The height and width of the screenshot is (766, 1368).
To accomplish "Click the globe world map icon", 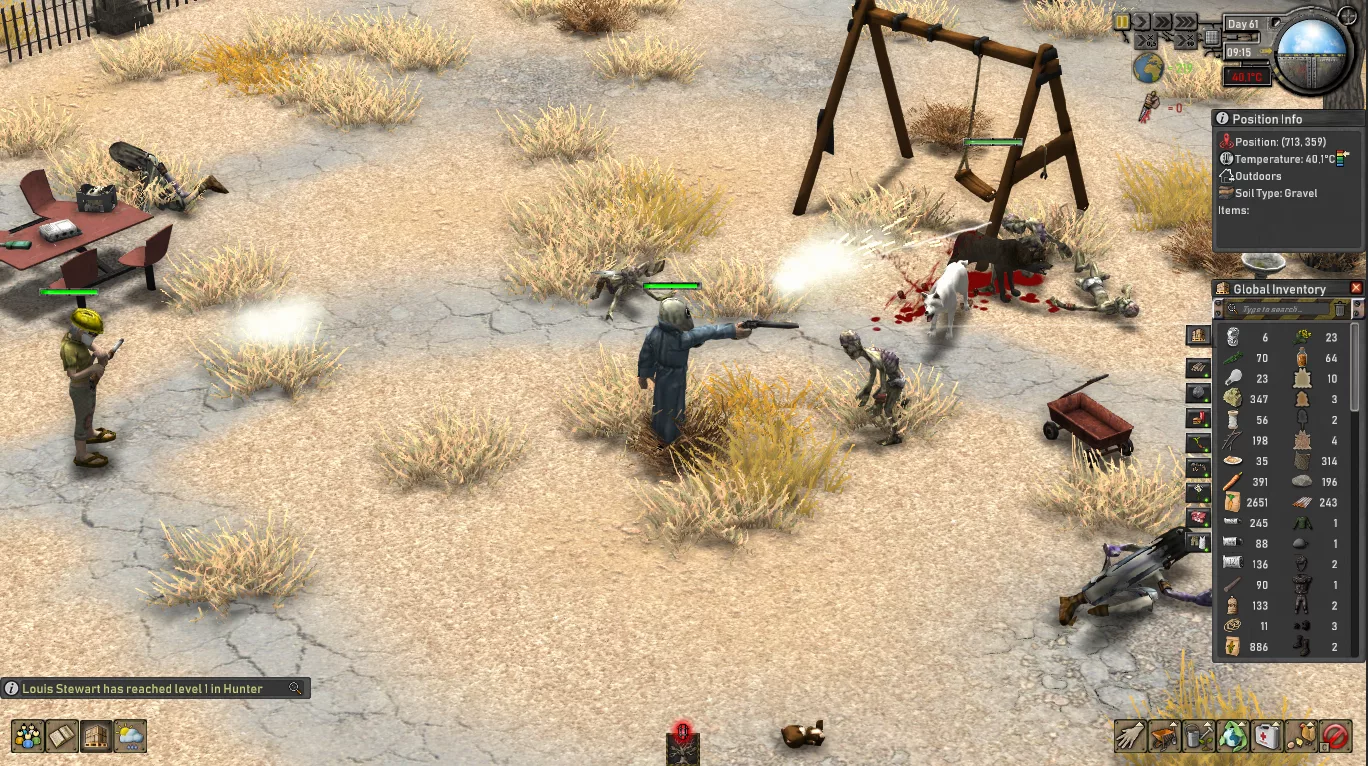I will coord(1147,68).
